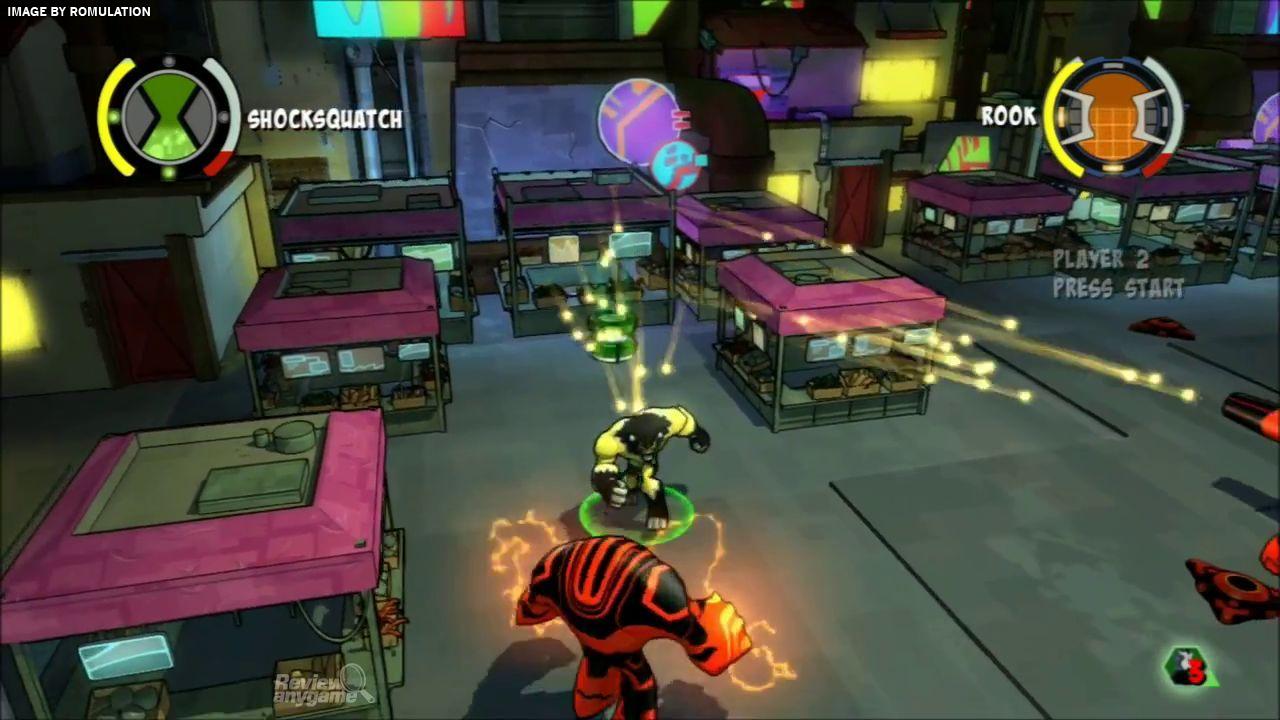Select Rook's orange Proto-Tool icon
The width and height of the screenshot is (1280, 720).
point(1112,116)
